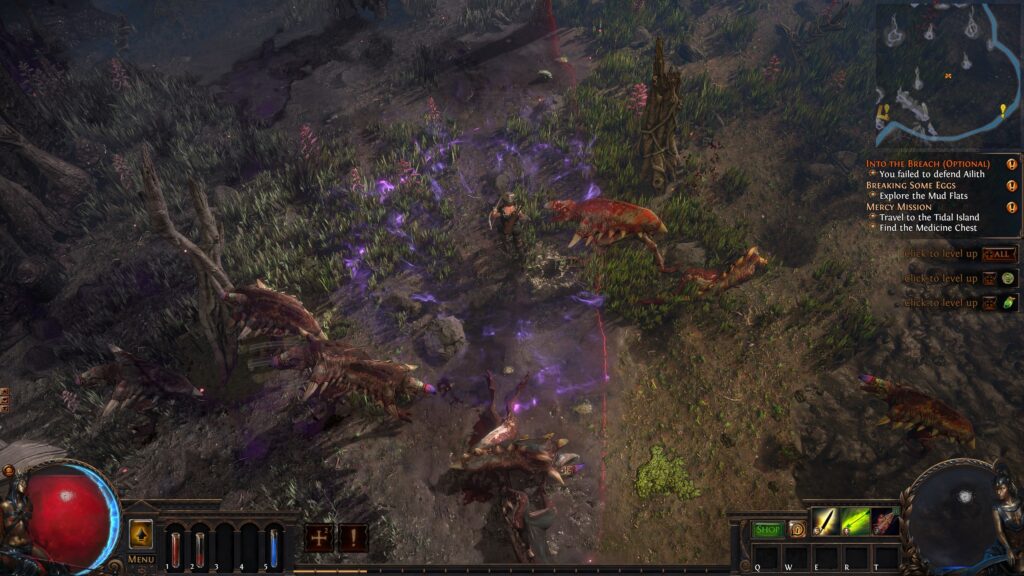
Task: Activate the green arrow skill
Action: 855,521
